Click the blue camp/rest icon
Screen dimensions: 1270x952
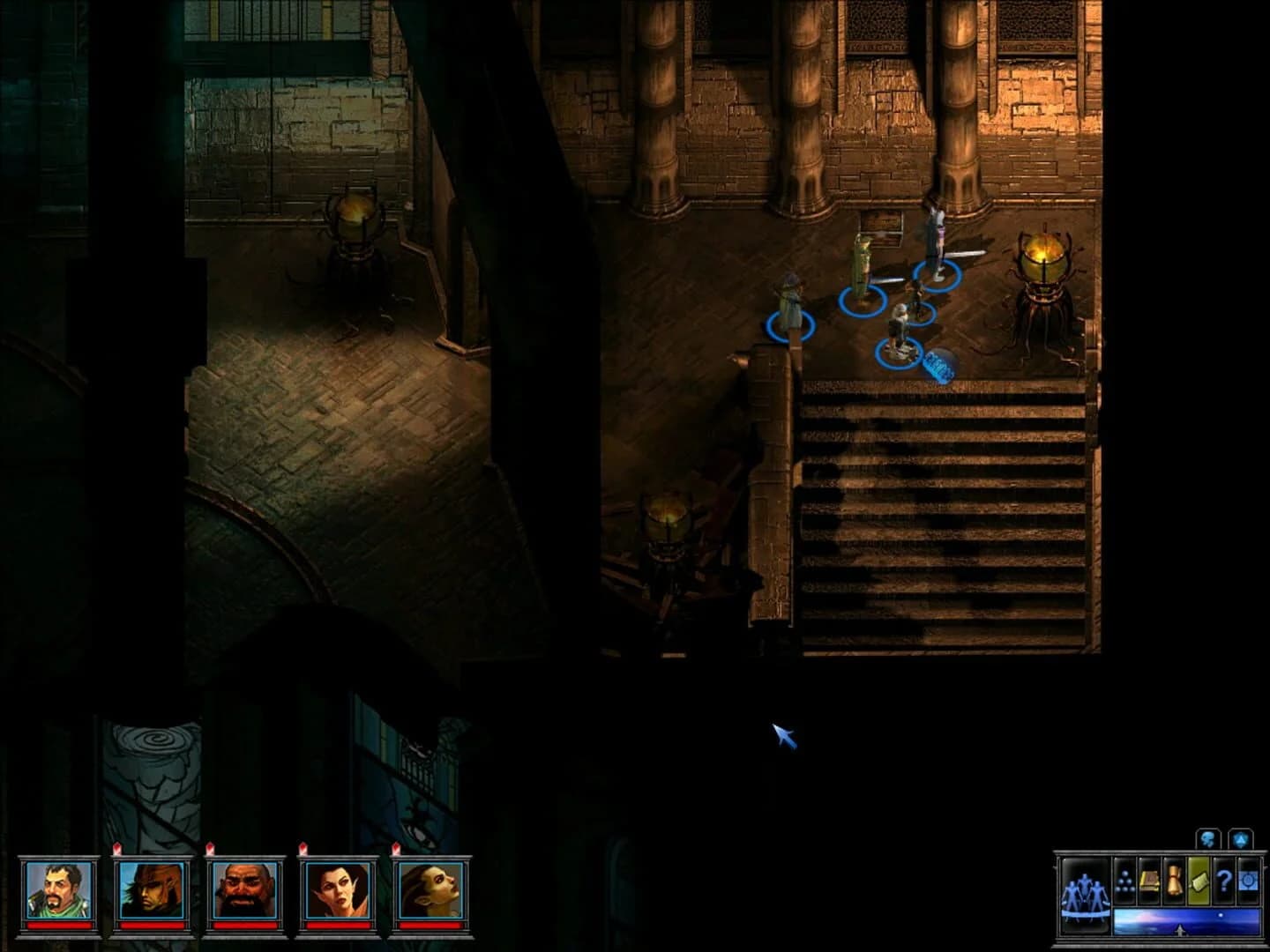(x=1241, y=838)
